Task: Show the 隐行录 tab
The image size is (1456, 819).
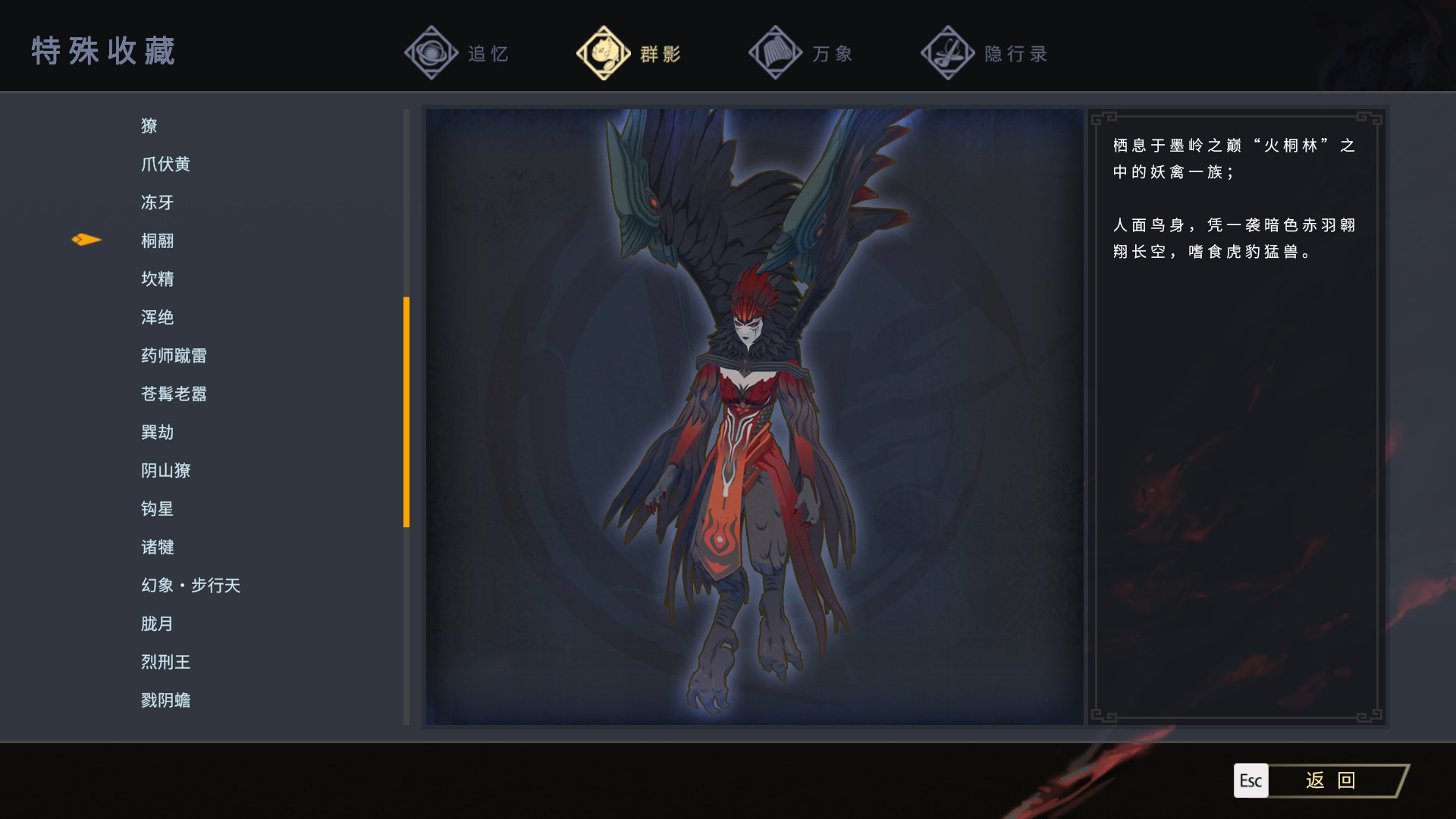Action: point(984,53)
